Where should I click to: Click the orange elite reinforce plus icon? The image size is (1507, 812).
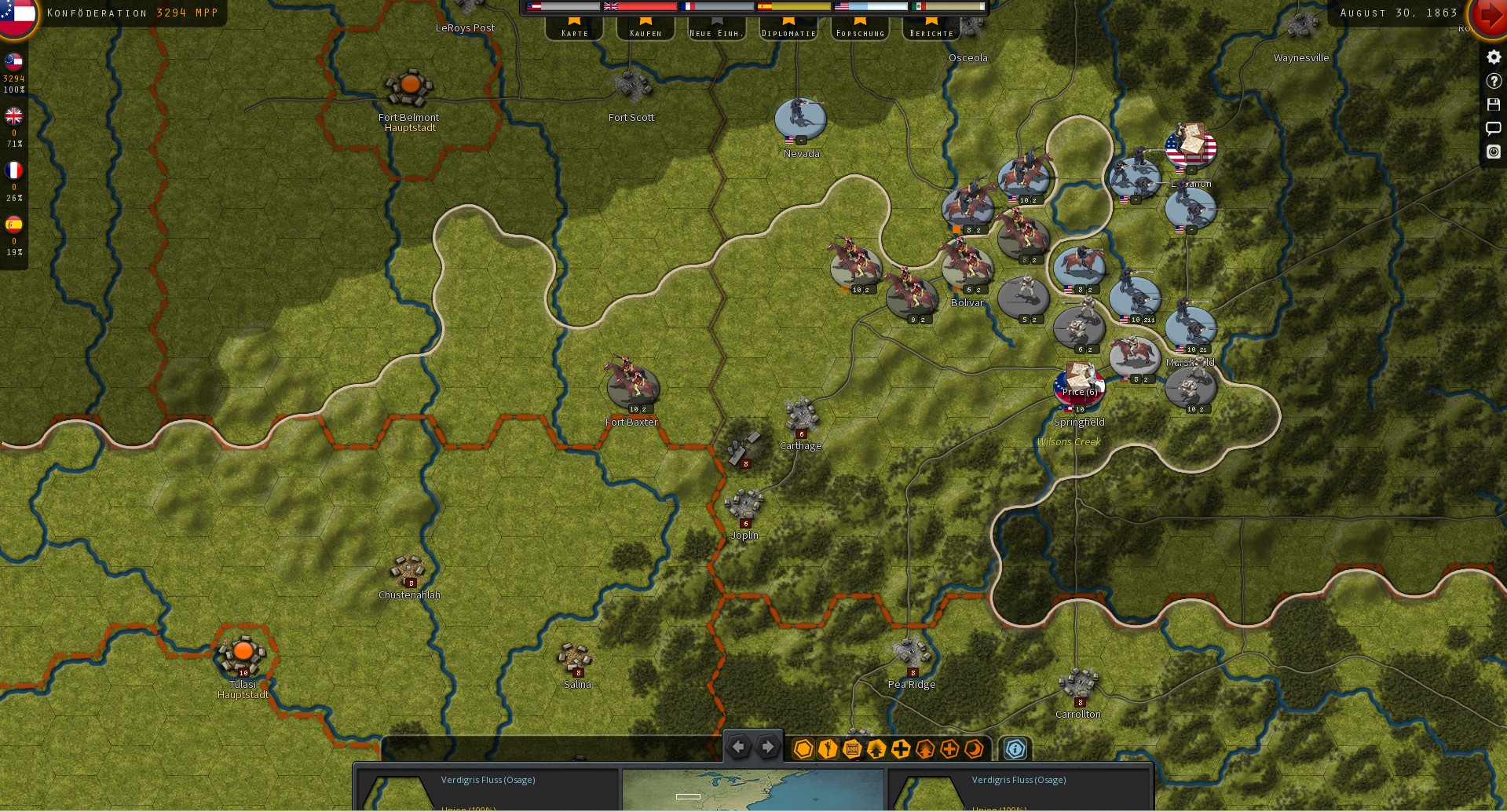[949, 750]
